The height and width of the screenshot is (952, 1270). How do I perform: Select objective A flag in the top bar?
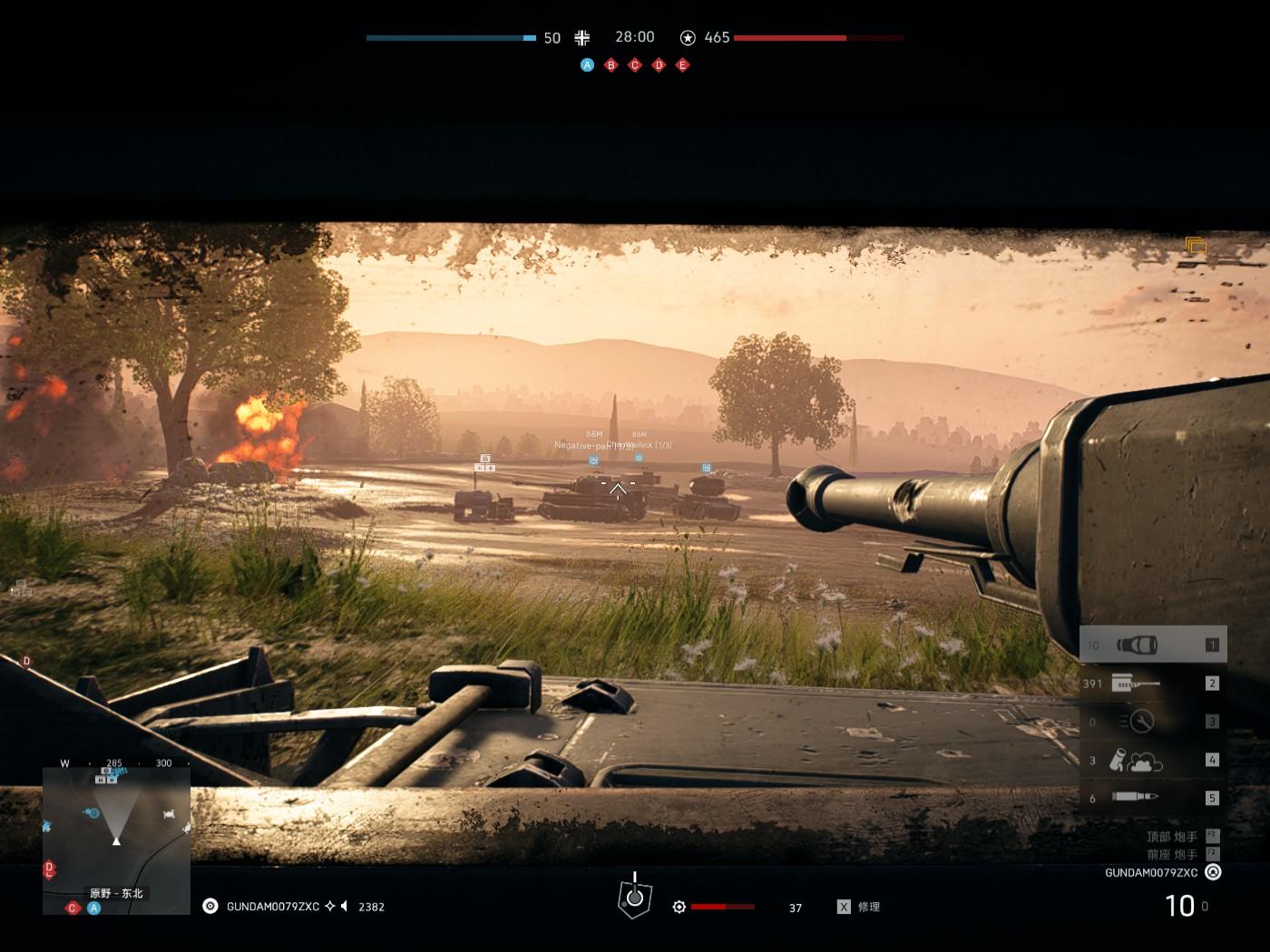587,65
